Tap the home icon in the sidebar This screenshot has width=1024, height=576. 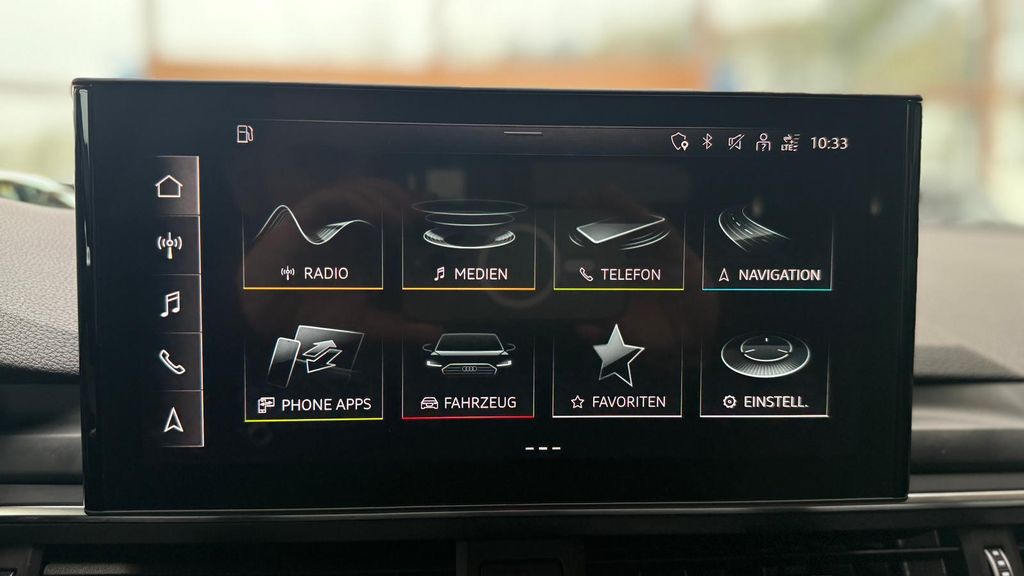click(x=169, y=186)
